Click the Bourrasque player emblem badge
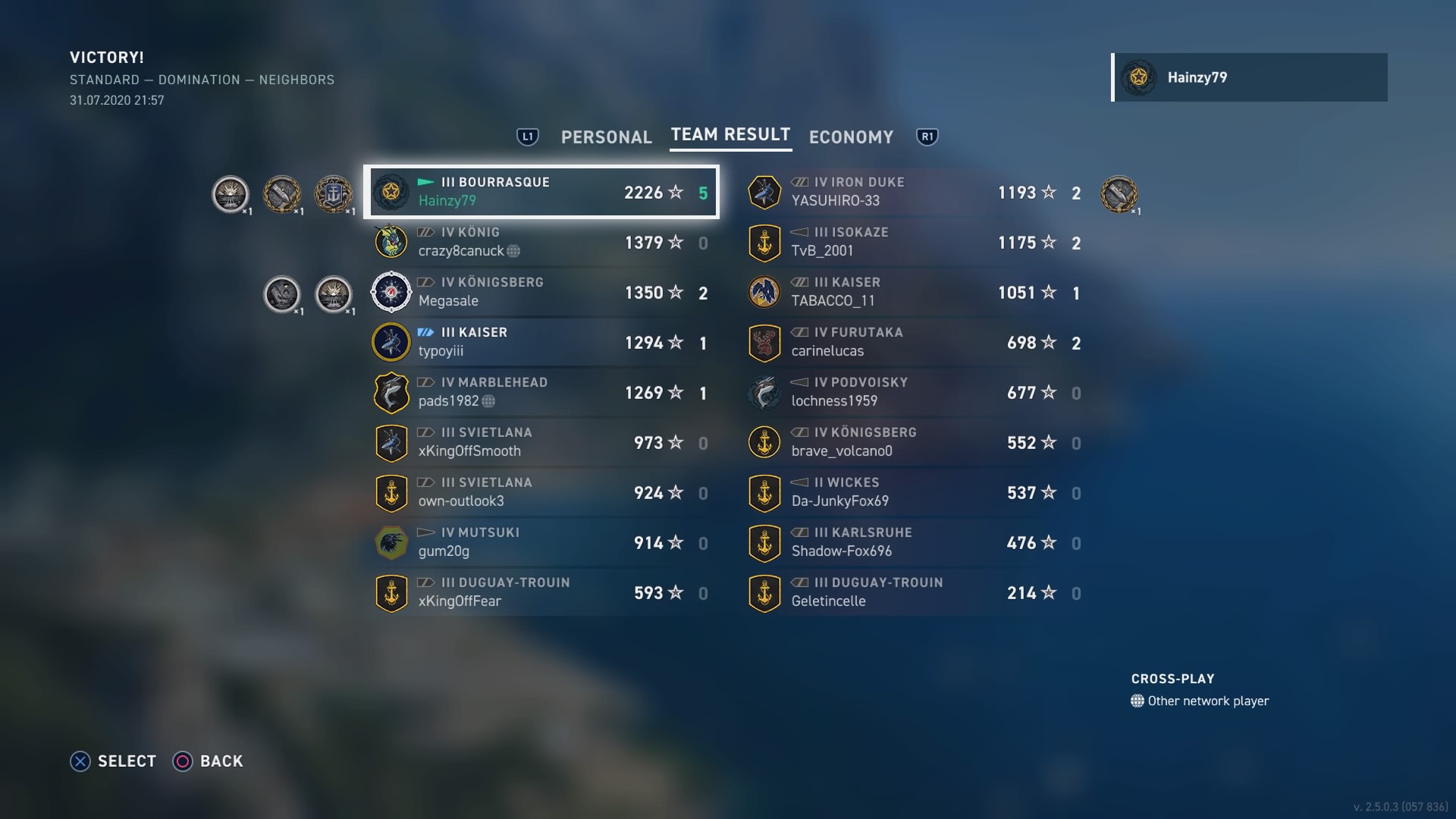 pos(391,193)
